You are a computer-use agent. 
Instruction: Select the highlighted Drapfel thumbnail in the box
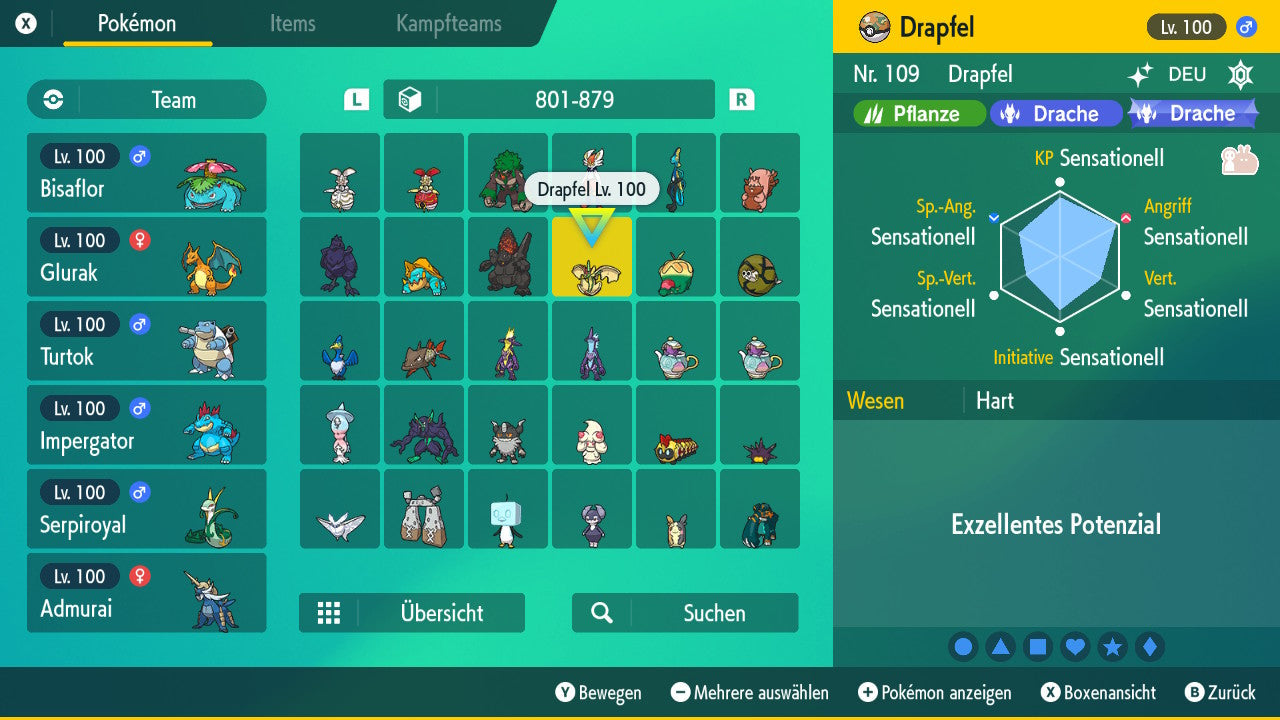point(591,257)
